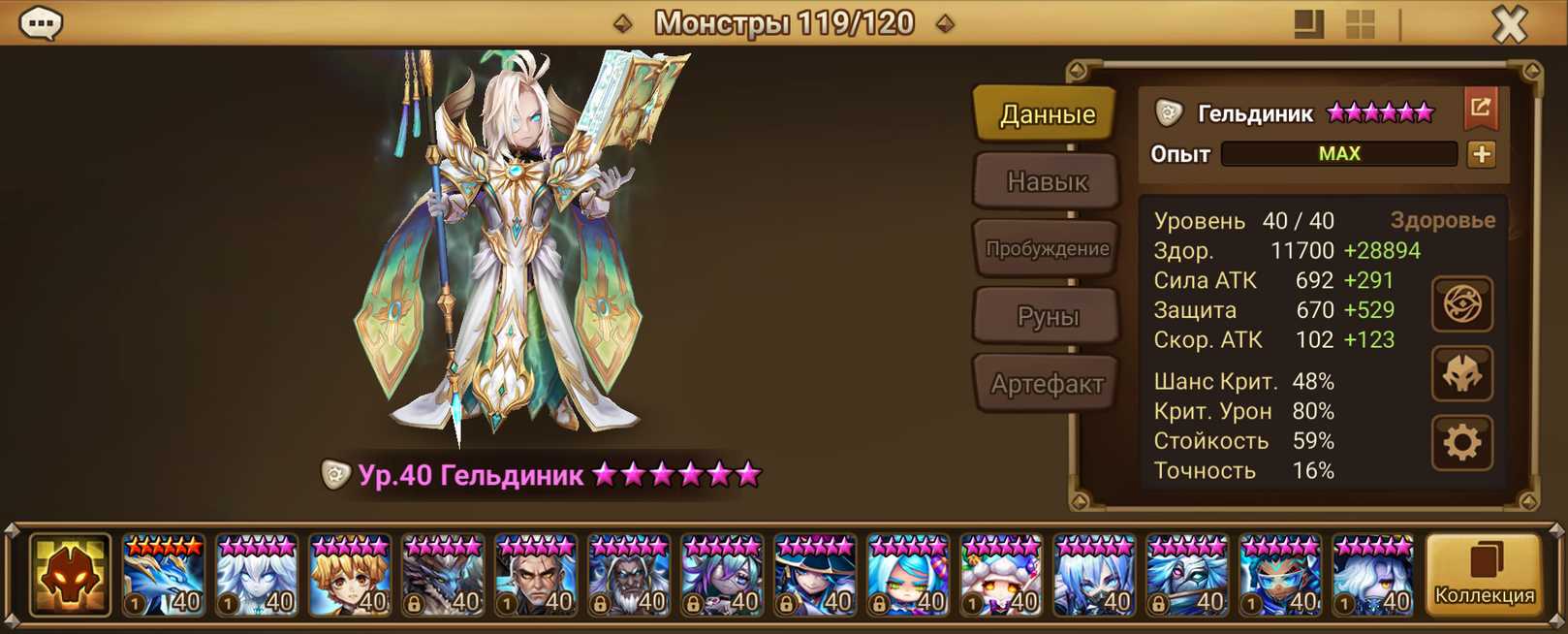This screenshot has width=1568, height=634.
Task: Close the monsters screen with the X
Action: pyautogui.click(x=1509, y=24)
